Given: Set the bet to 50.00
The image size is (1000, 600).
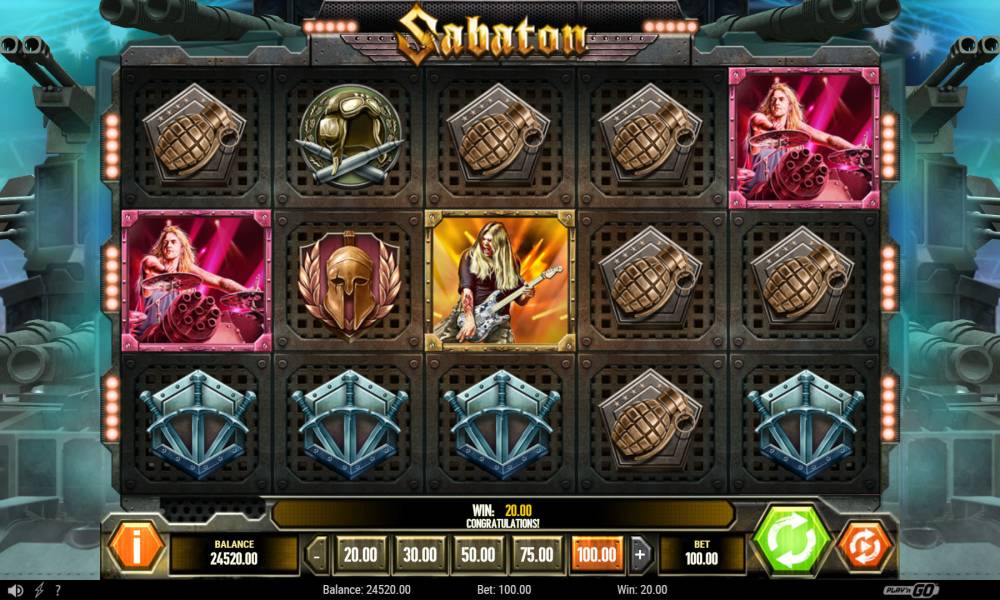Looking at the screenshot, I should click(x=478, y=553).
